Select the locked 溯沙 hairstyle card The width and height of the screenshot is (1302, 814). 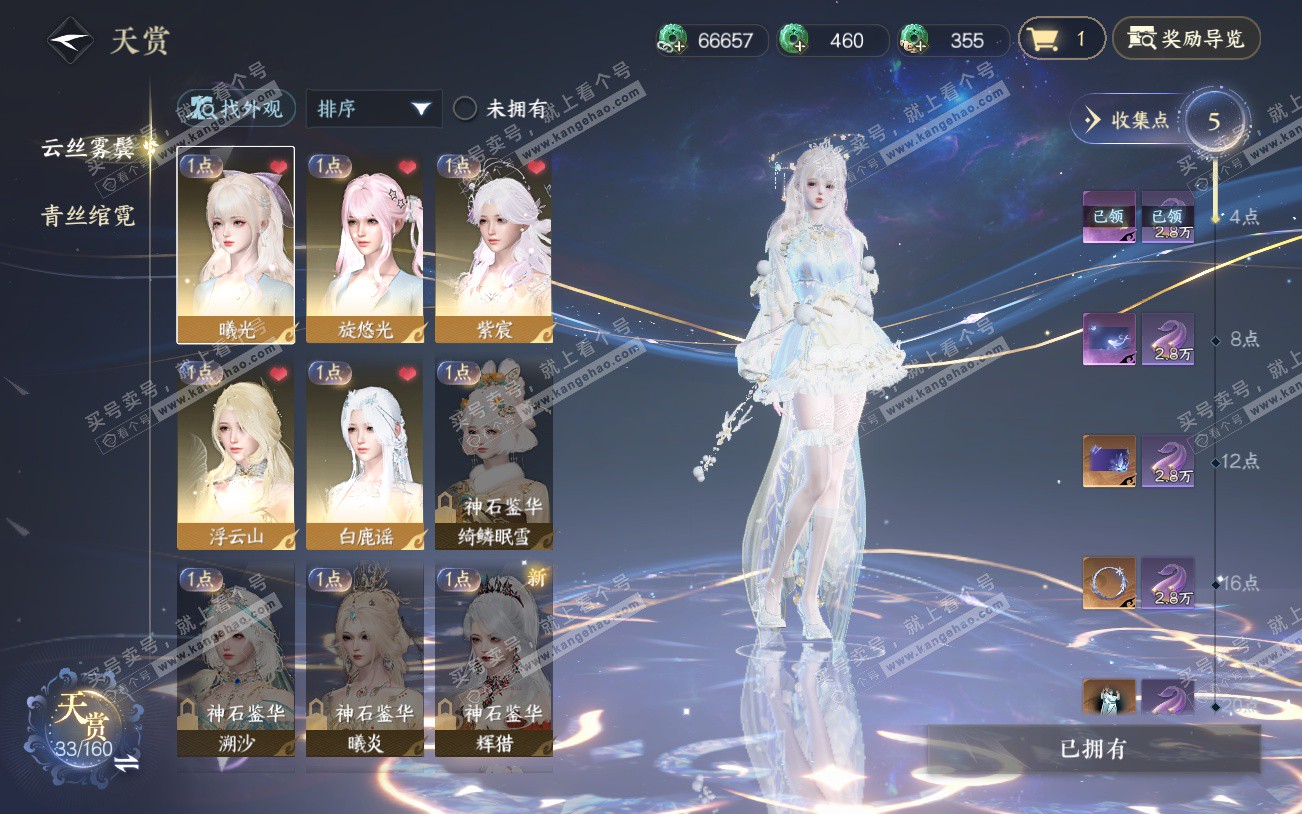tap(236, 660)
